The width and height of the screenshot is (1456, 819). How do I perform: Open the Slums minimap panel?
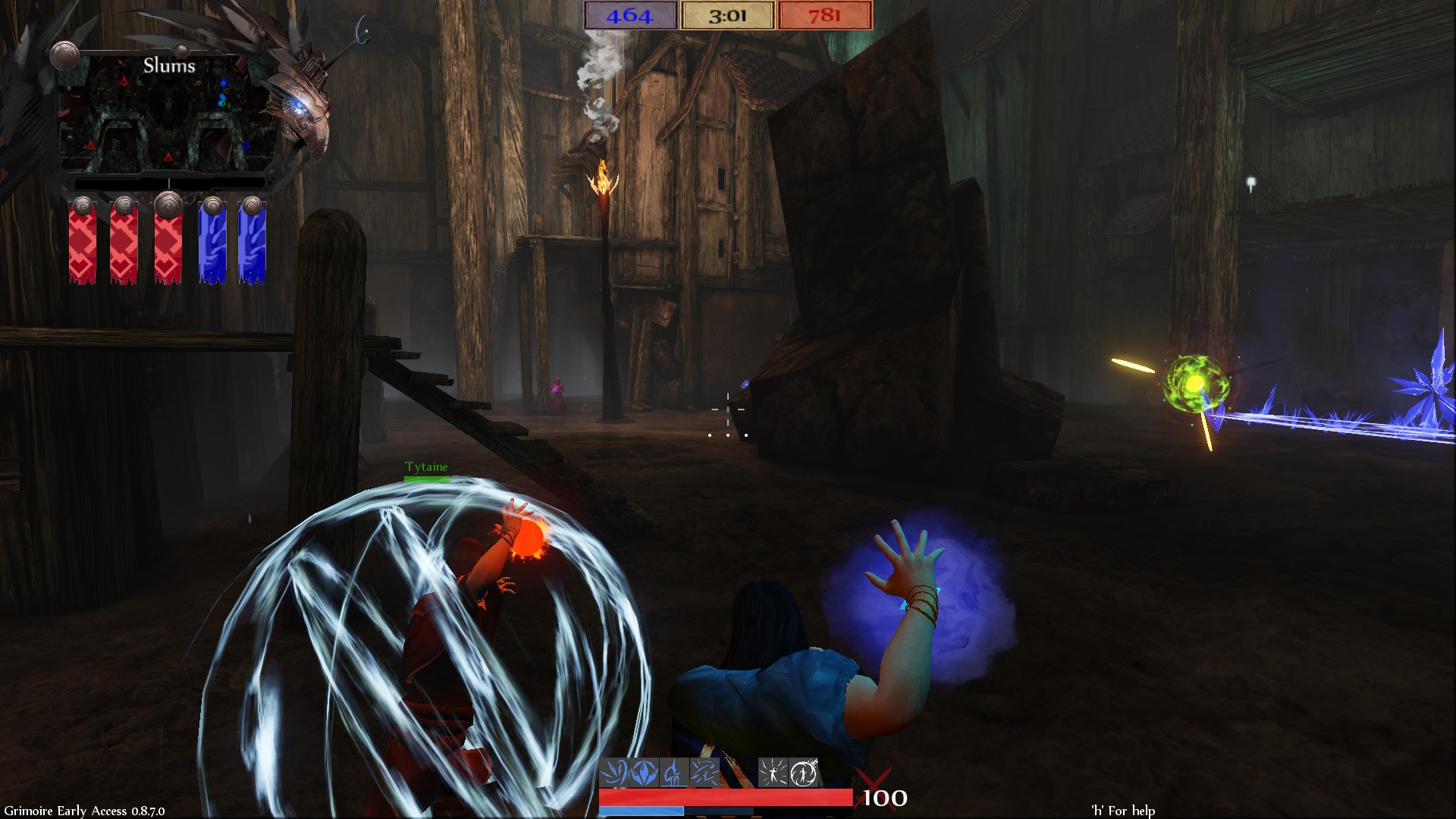171,114
